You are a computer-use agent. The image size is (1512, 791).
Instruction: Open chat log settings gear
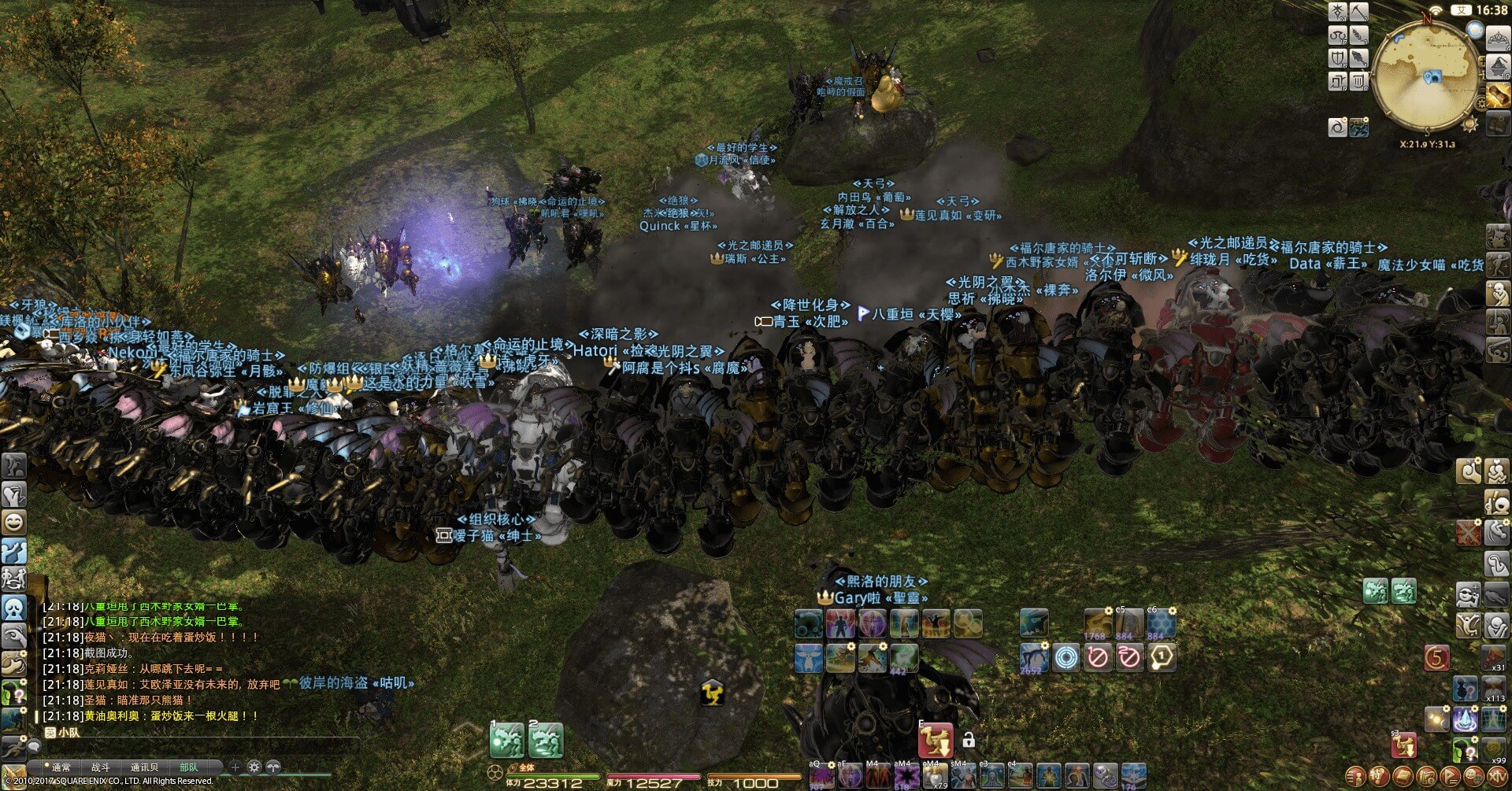(x=254, y=767)
